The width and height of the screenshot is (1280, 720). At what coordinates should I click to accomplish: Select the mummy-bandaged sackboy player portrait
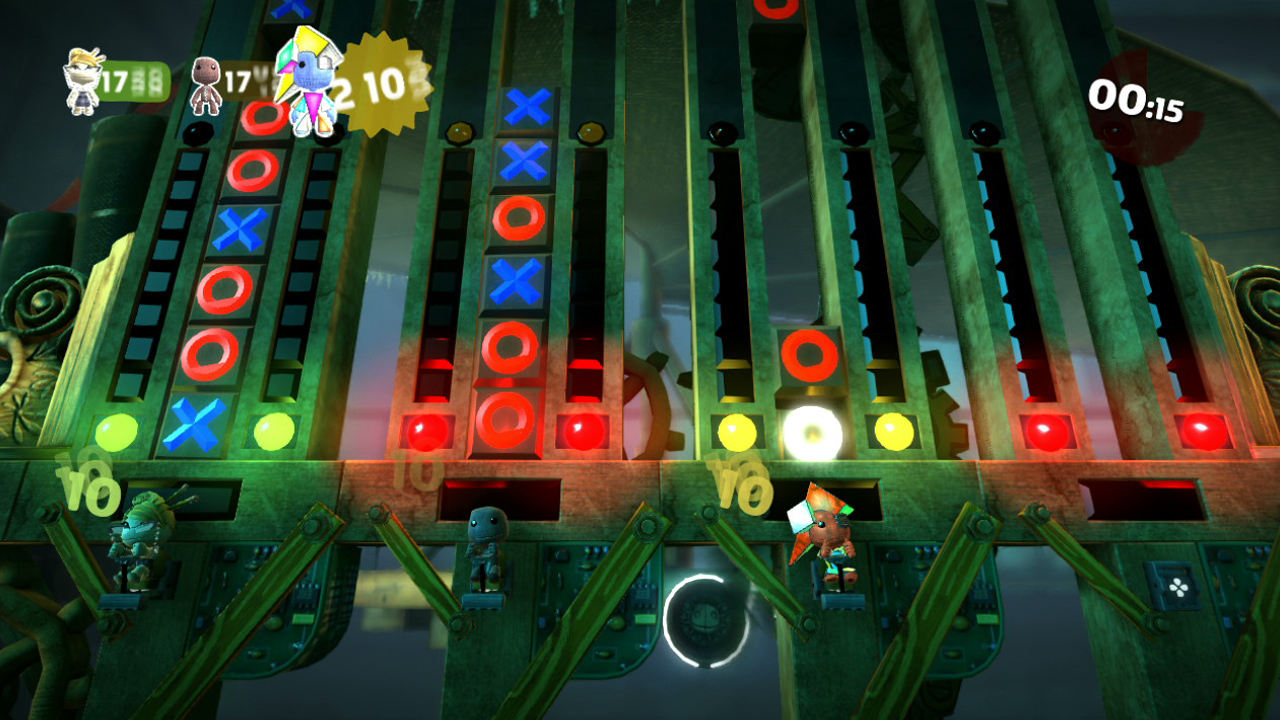point(83,81)
